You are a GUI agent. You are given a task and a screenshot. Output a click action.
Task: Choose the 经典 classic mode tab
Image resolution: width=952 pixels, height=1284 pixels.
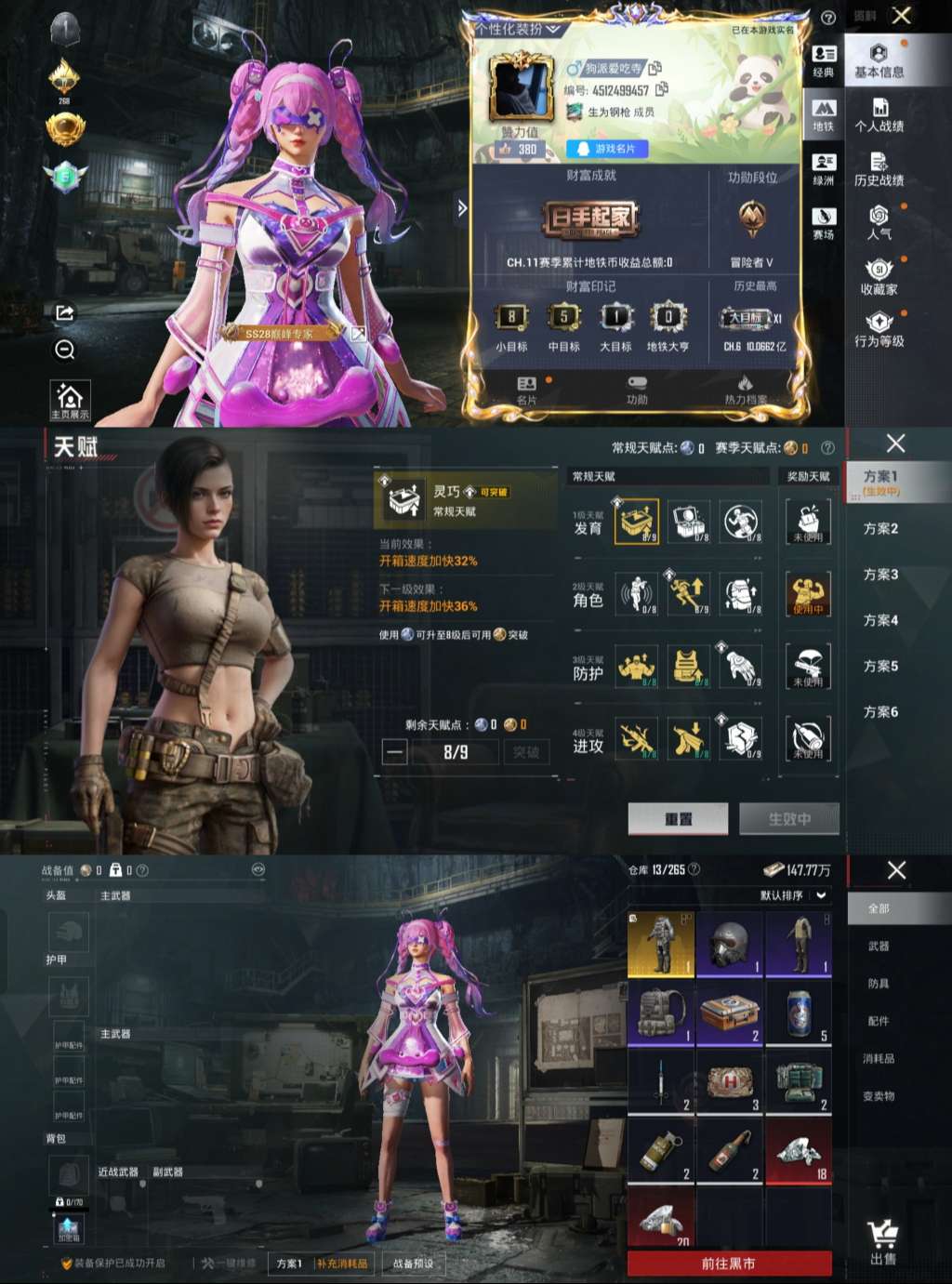pyautogui.click(x=824, y=60)
